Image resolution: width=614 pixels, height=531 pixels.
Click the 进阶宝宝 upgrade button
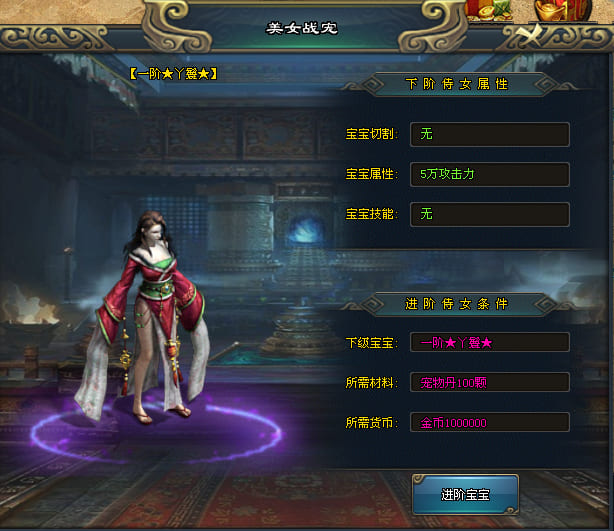coord(465,494)
